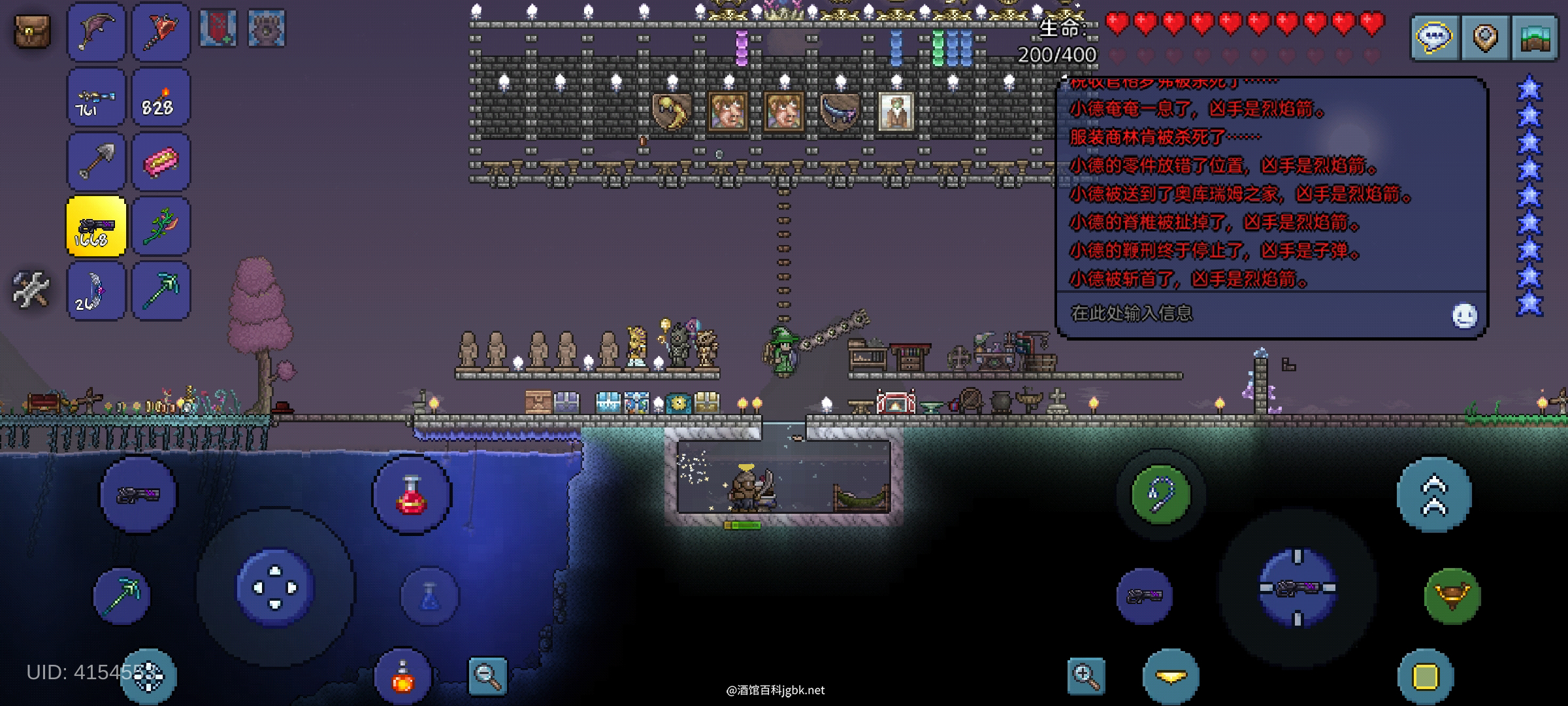Select the thorny green staff slot
The width and height of the screenshot is (1568, 706).
click(161, 226)
